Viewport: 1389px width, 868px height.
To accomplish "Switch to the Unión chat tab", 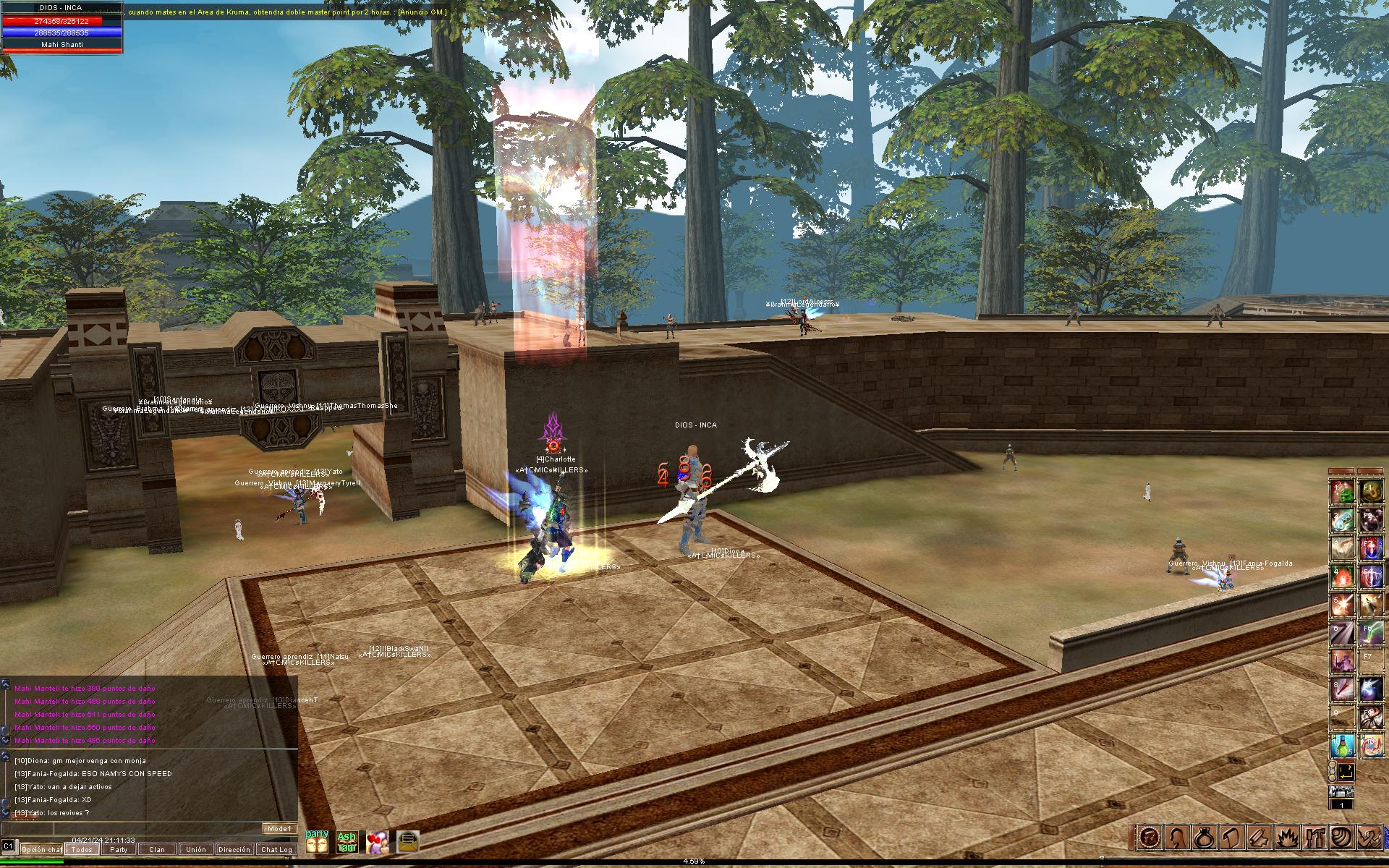I will point(195,849).
